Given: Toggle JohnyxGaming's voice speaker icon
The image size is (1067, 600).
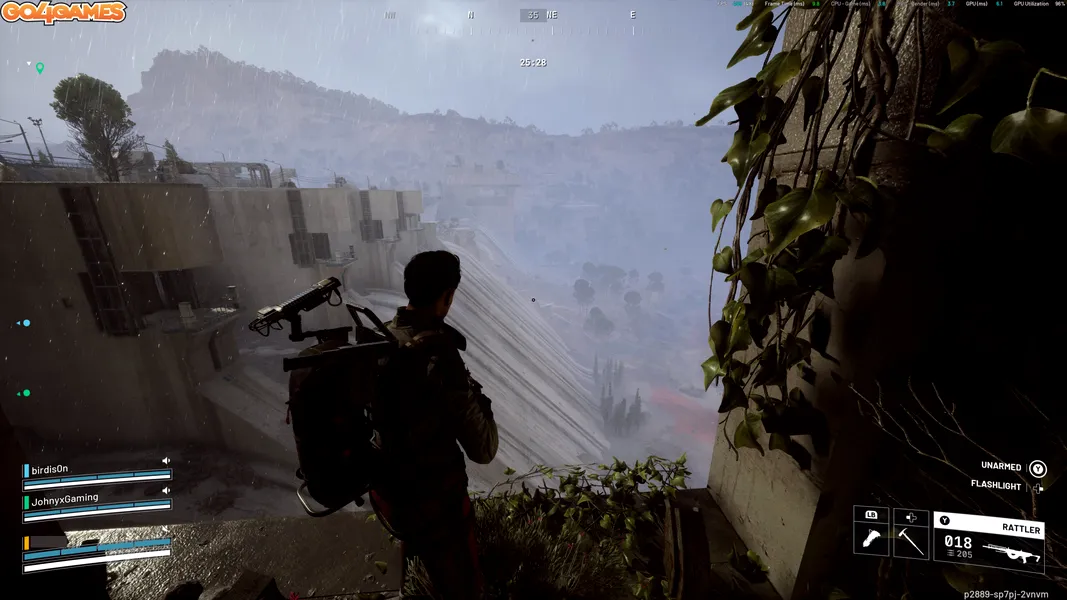Looking at the screenshot, I should tap(166, 490).
